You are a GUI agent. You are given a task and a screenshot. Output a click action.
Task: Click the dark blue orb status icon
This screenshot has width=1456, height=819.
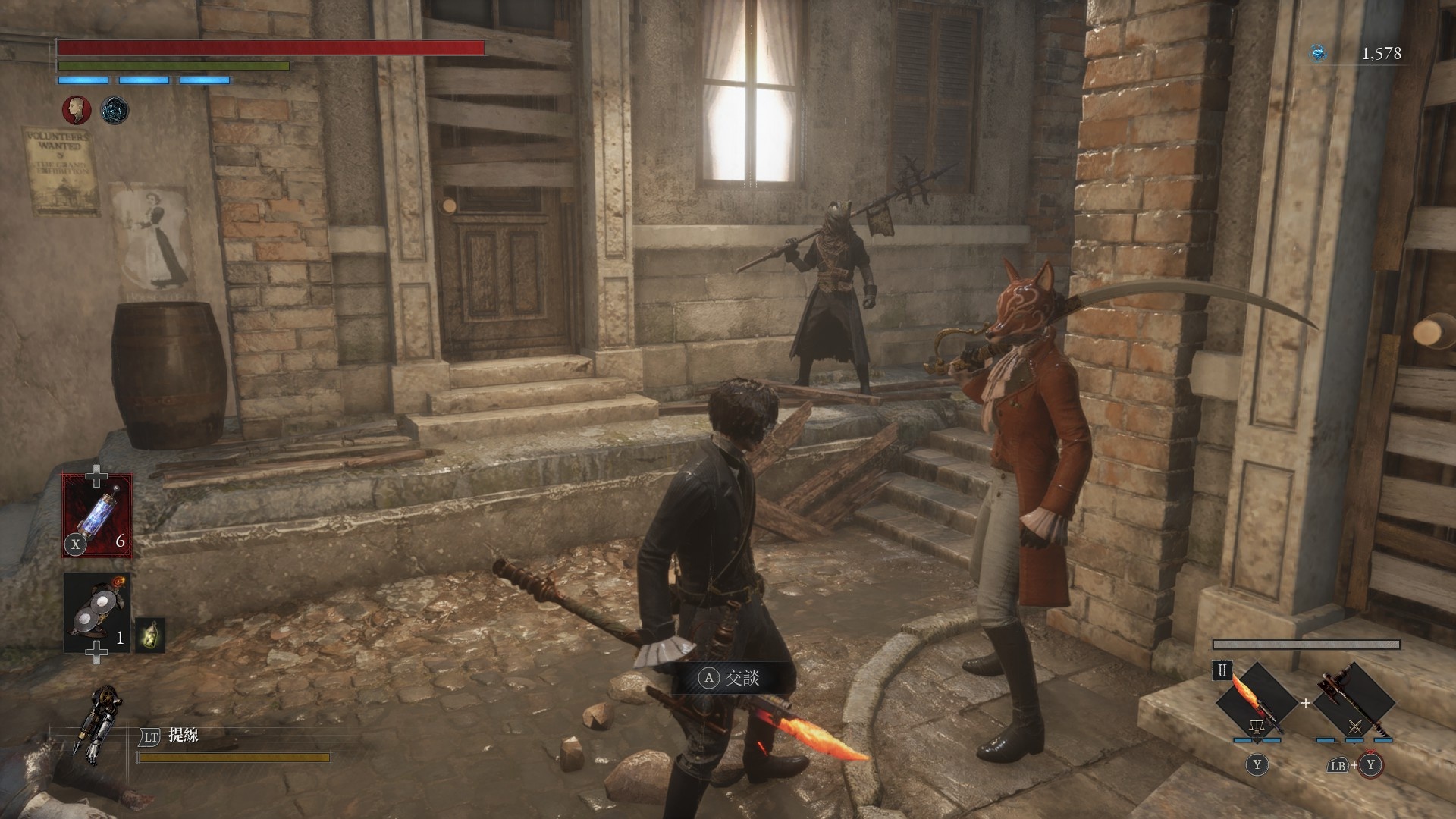click(x=115, y=111)
